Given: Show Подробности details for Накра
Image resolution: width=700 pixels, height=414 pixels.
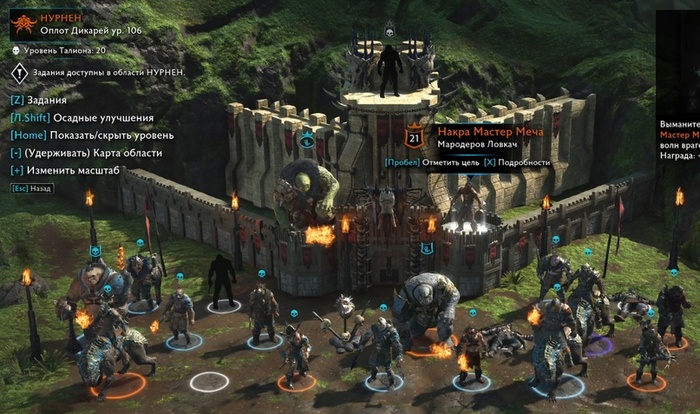Looking at the screenshot, I should click(516, 162).
